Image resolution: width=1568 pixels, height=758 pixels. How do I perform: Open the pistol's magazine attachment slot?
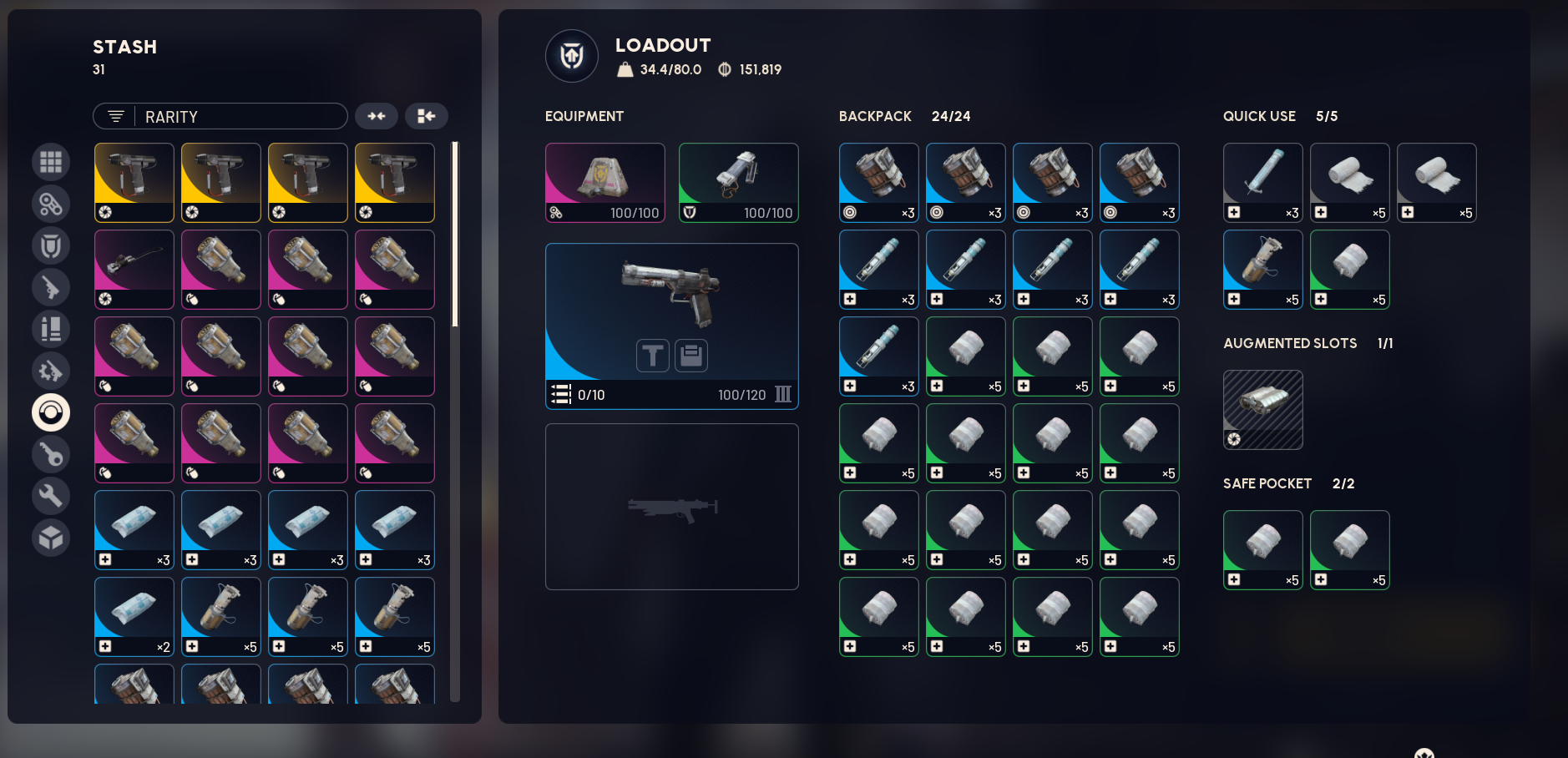[x=691, y=356]
